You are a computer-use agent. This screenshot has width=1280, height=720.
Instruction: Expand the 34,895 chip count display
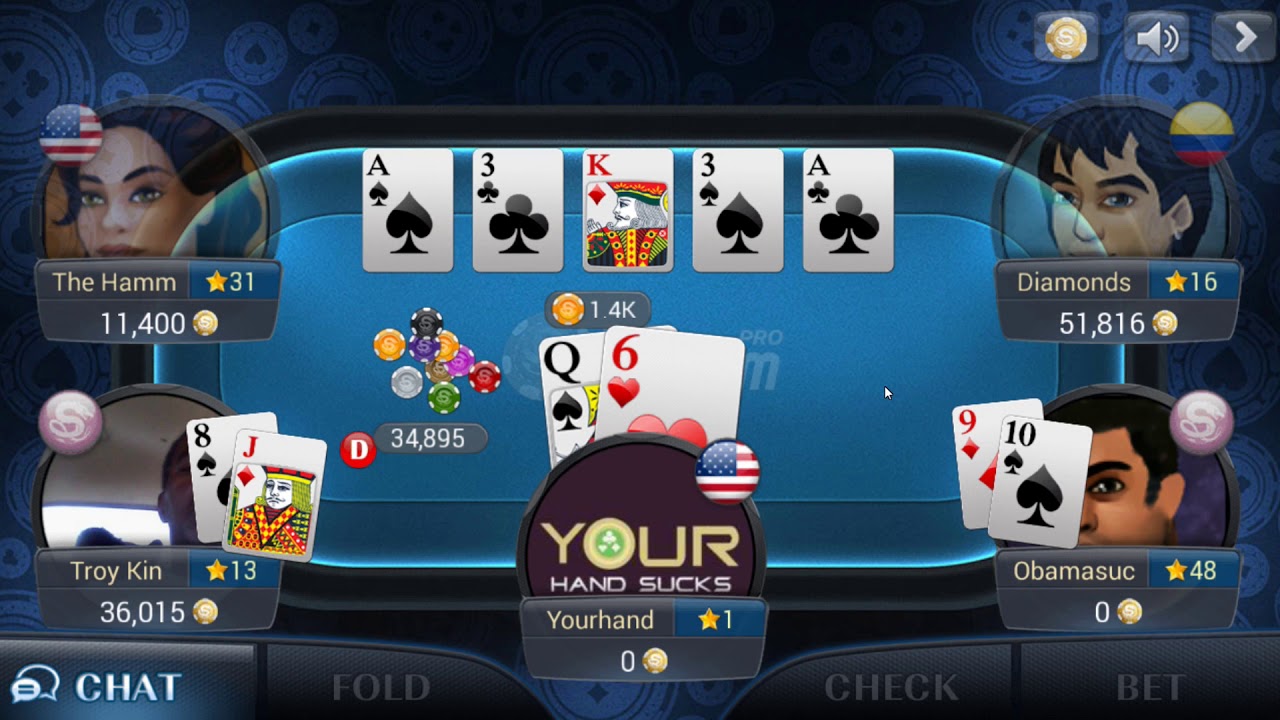[428, 439]
